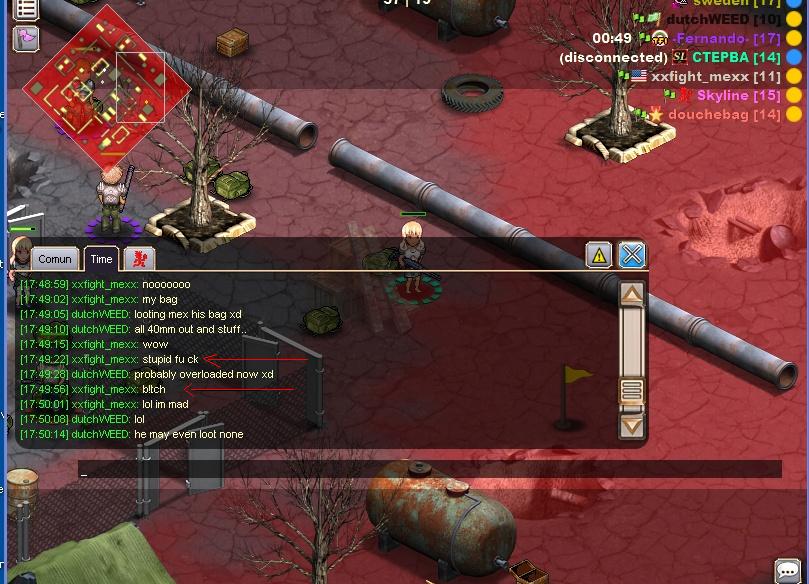
Task: Open the speech bubble chat icon
Action: click(788, 571)
